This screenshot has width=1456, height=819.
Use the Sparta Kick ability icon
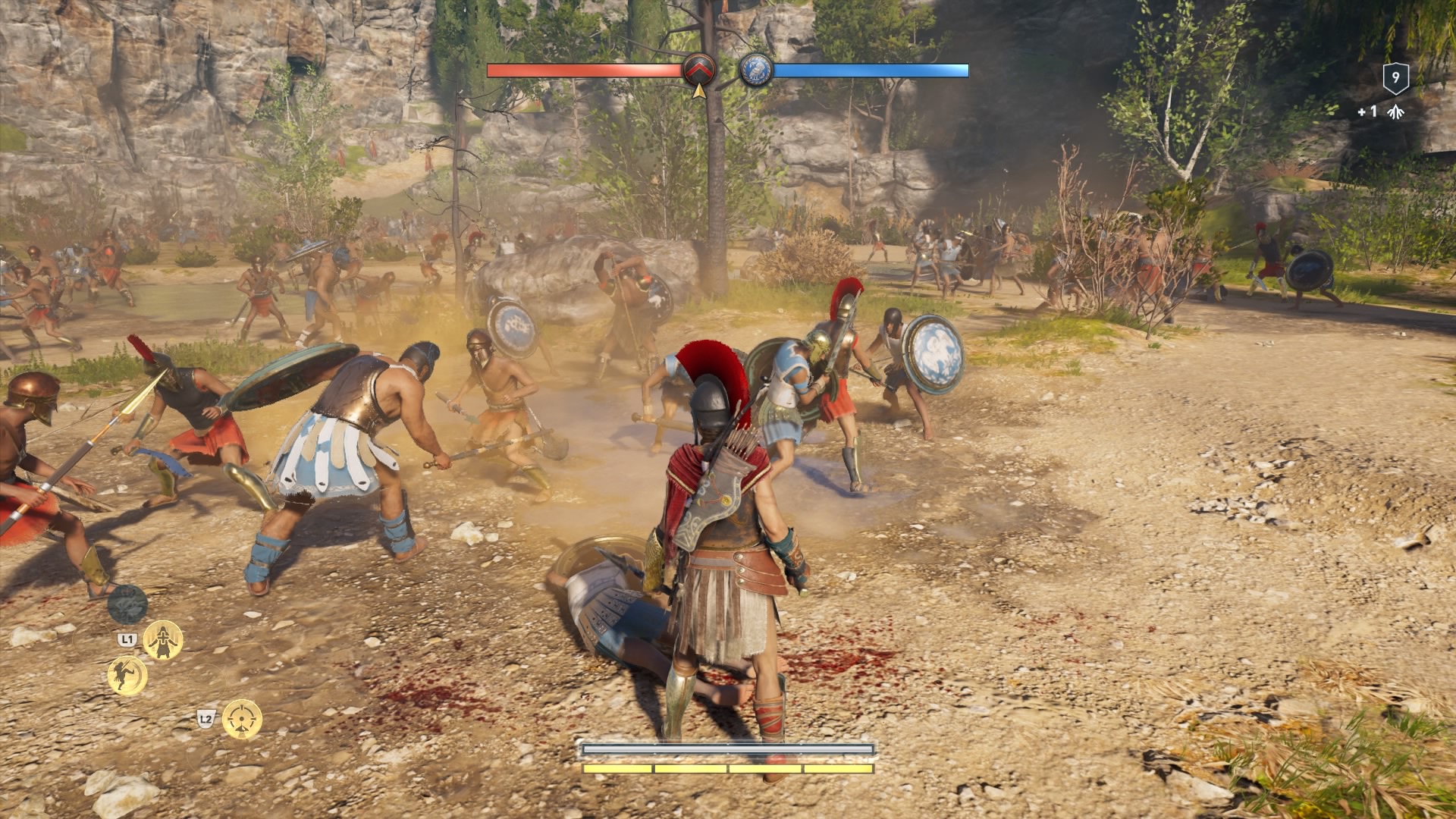127,675
